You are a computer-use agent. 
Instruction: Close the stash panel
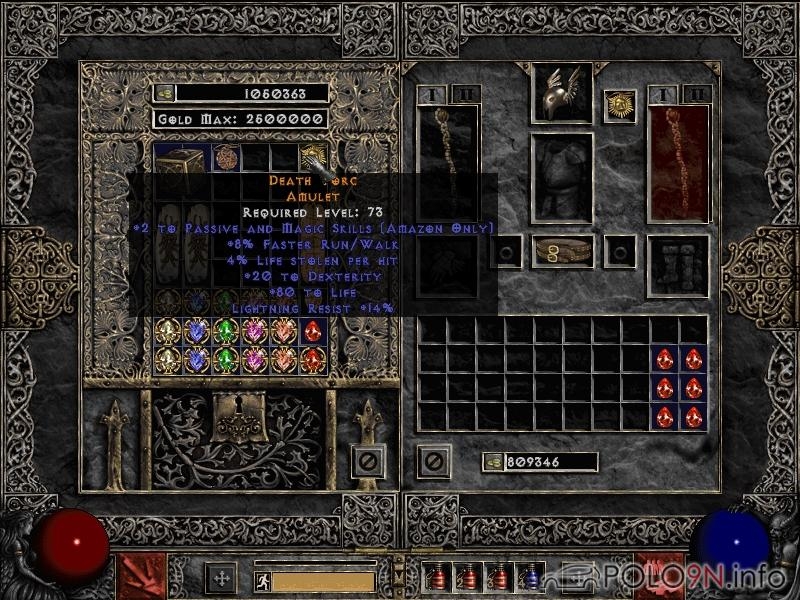pos(367,463)
